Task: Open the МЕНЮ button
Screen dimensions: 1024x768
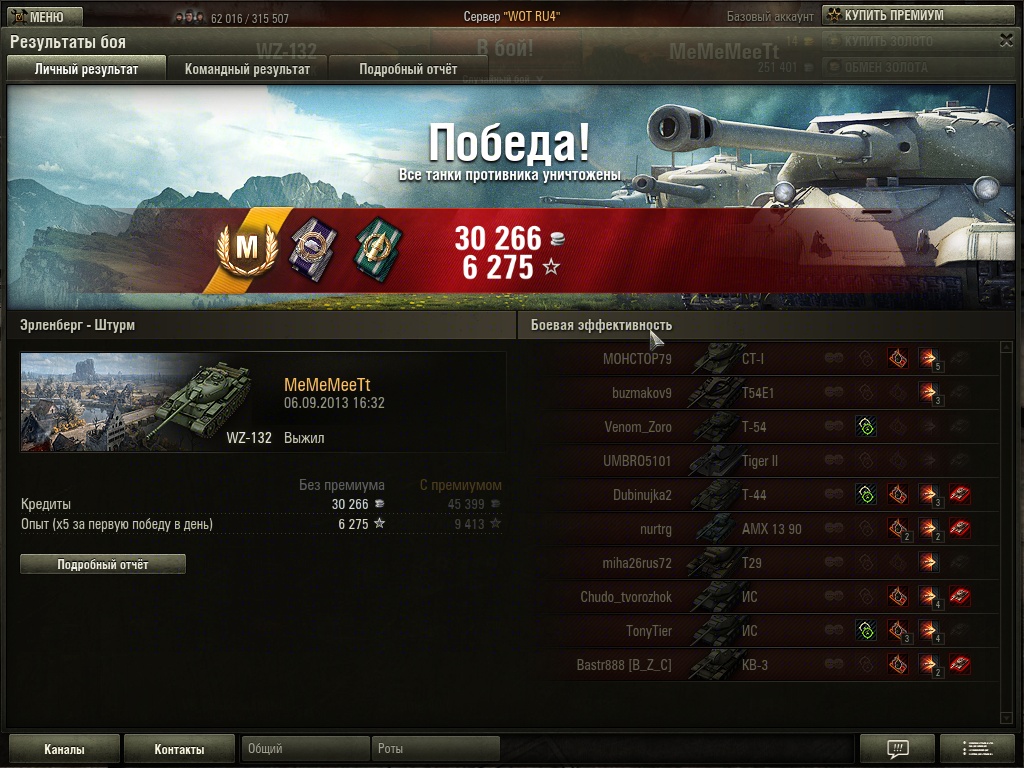Action: (43, 17)
